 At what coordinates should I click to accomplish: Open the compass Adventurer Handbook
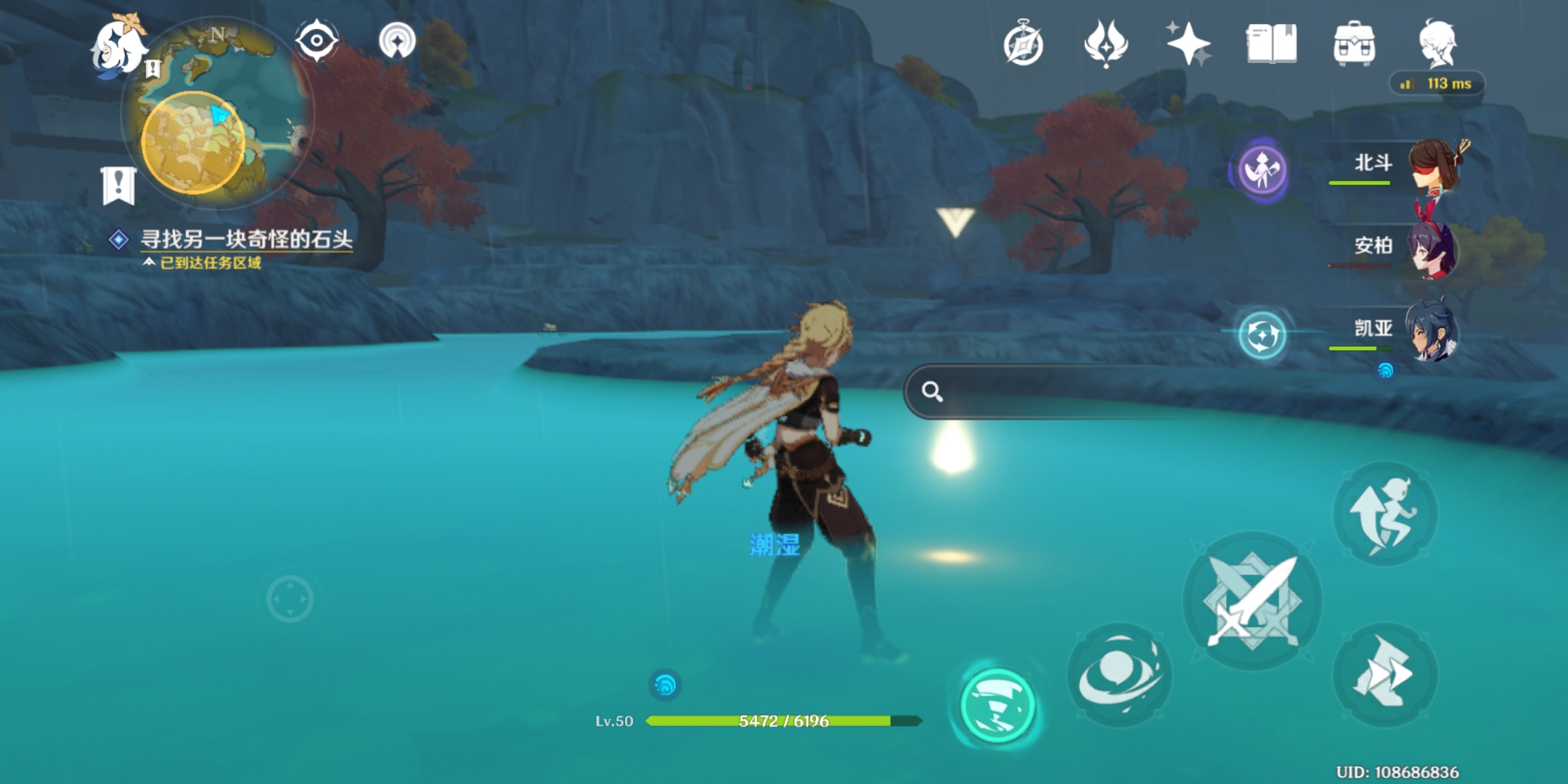click(1024, 45)
